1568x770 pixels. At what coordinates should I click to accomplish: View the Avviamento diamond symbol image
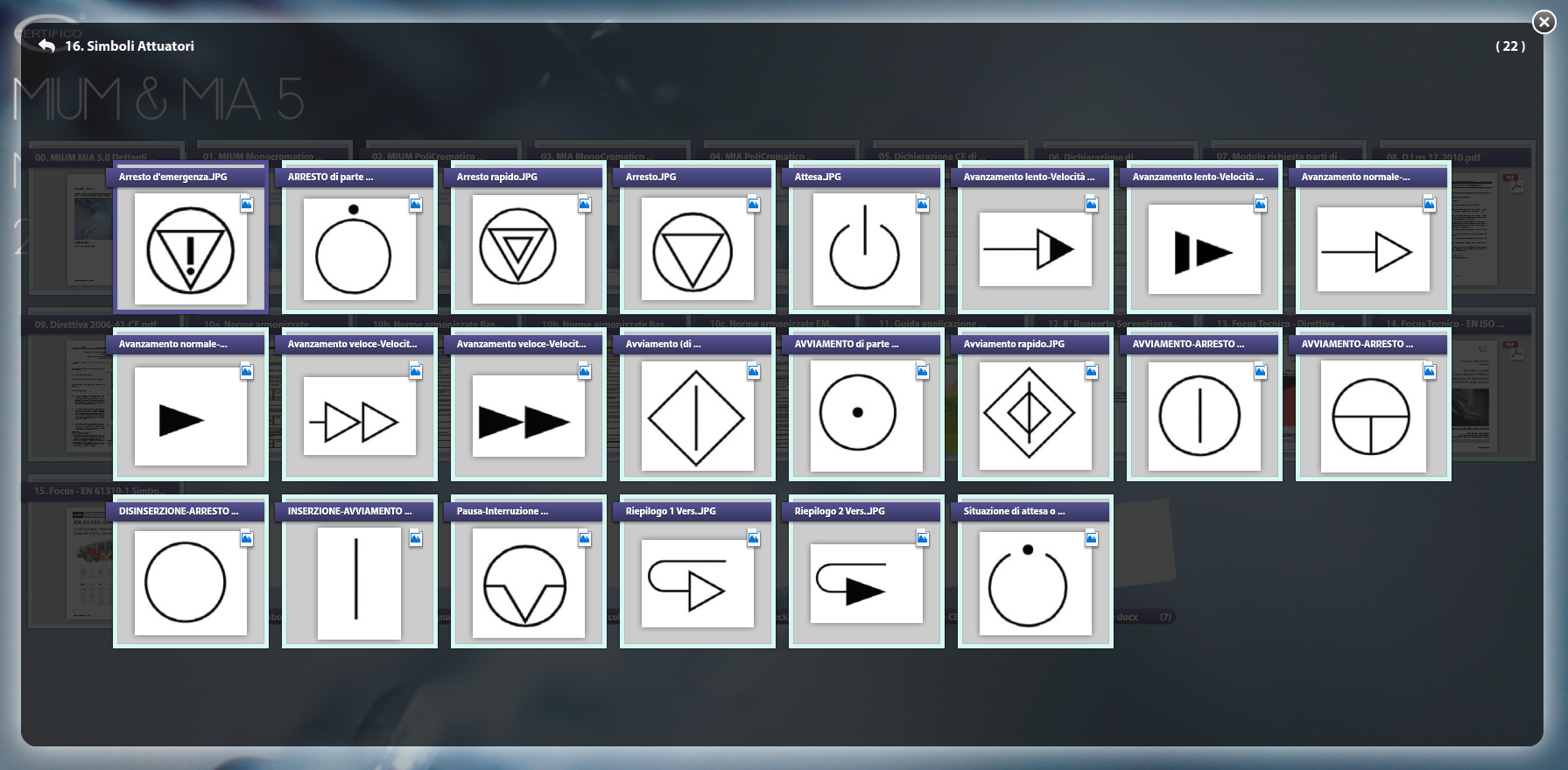coord(697,416)
